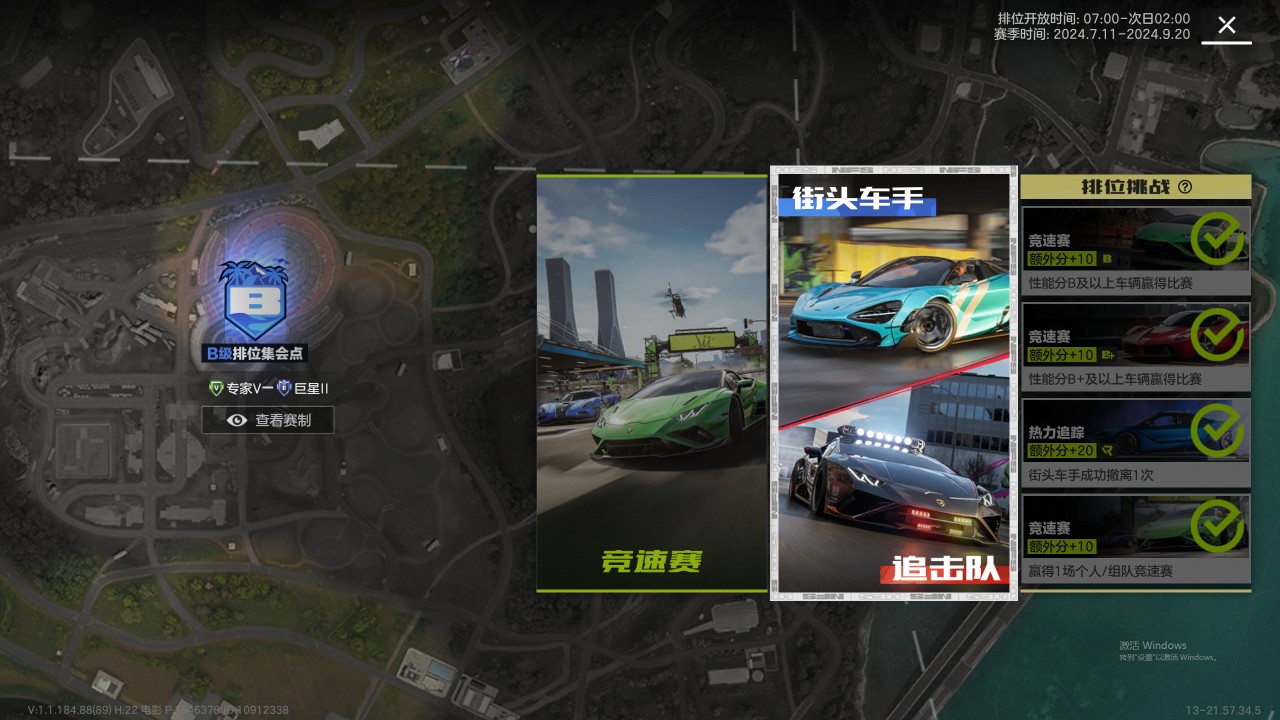Open the 排位挑战 help question mark
This screenshot has width=1280, height=720.
tap(1185, 187)
